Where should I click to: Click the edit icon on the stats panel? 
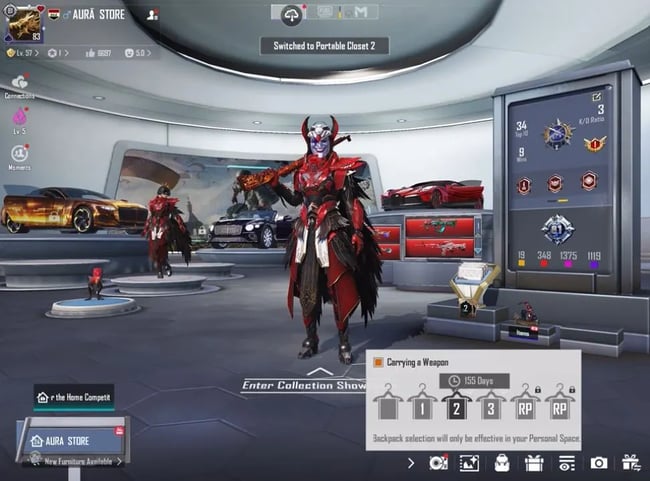(x=597, y=97)
